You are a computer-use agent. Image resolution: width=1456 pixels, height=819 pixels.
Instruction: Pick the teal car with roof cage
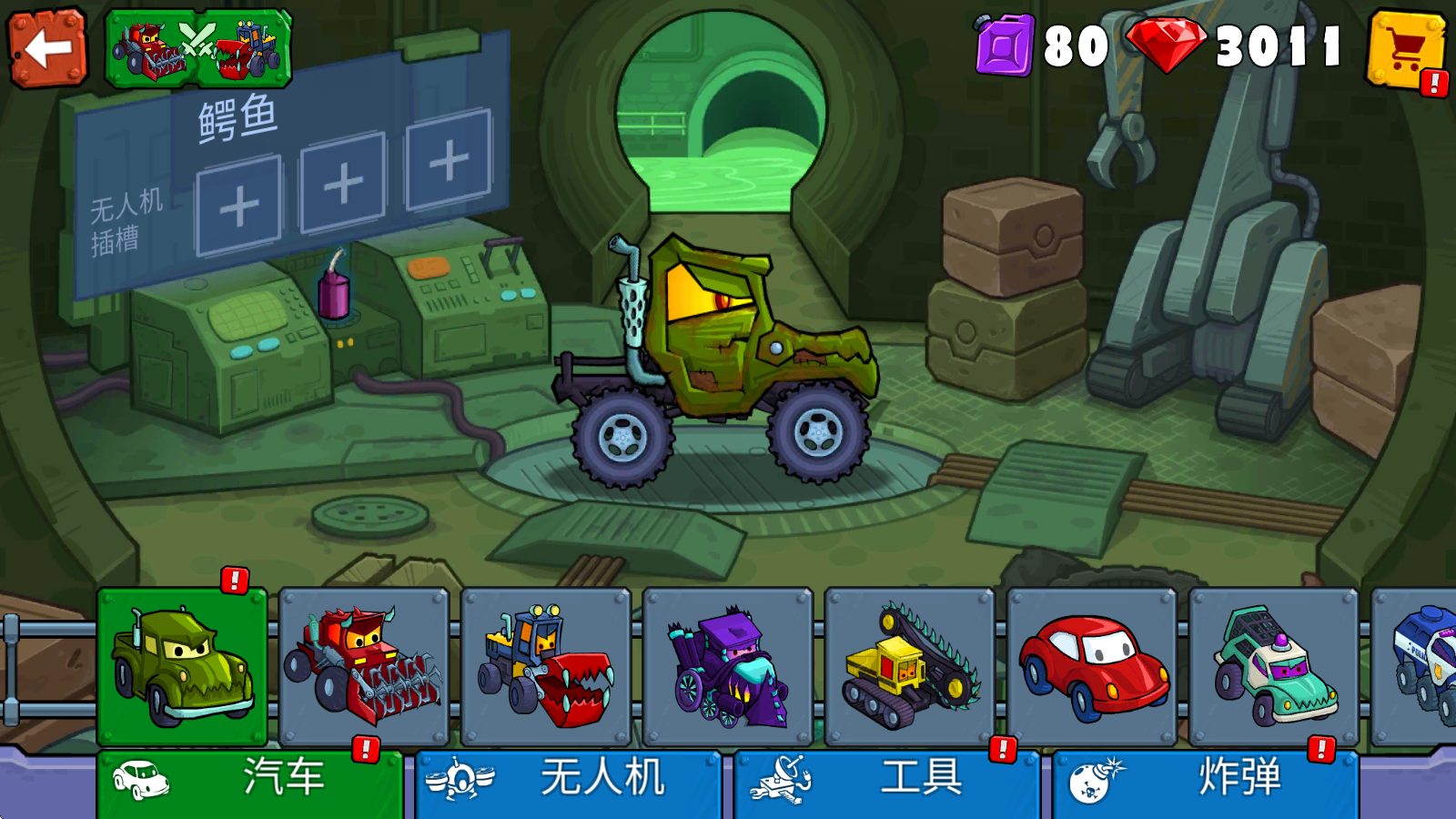click(1274, 666)
